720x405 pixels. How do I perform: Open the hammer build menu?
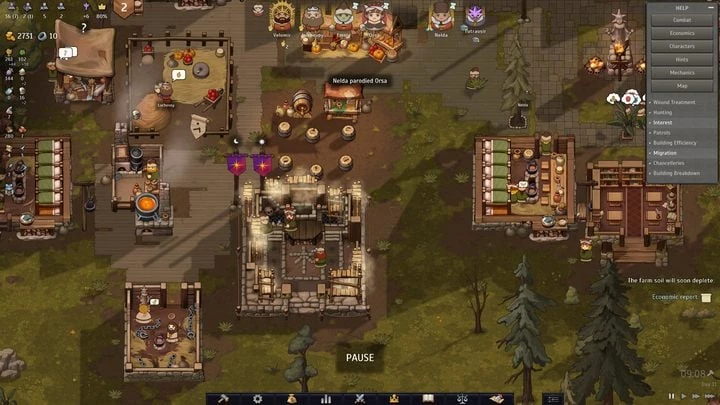[224, 398]
